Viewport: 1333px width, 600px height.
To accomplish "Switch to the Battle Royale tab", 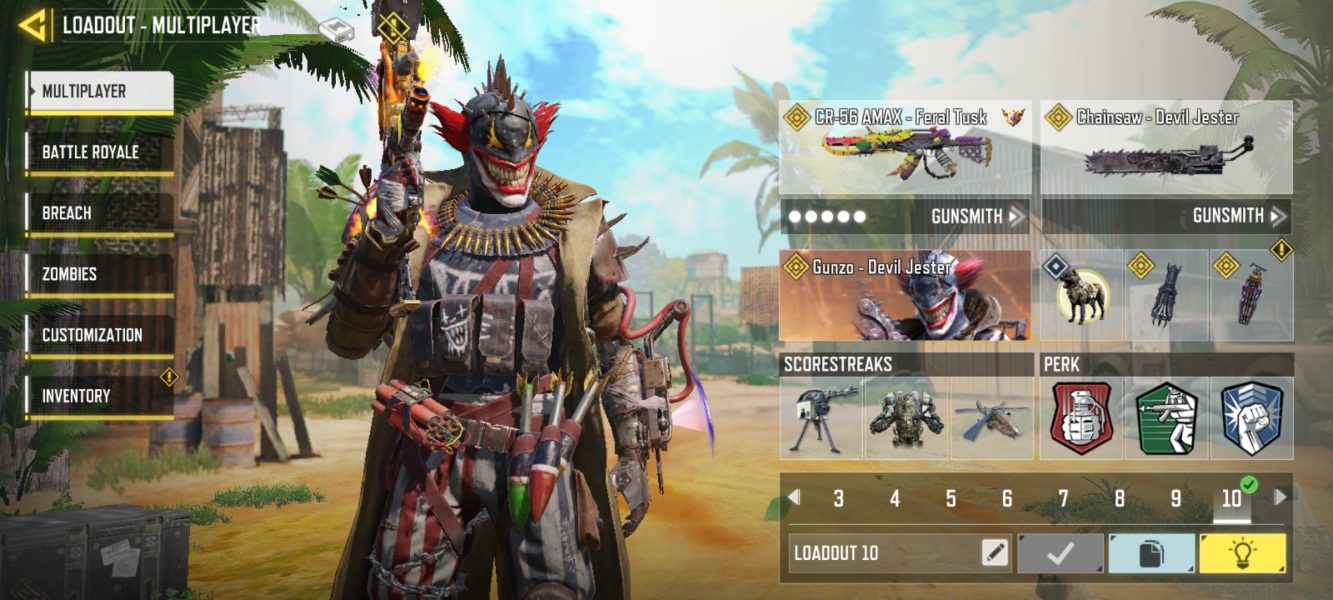I will tap(99, 152).
